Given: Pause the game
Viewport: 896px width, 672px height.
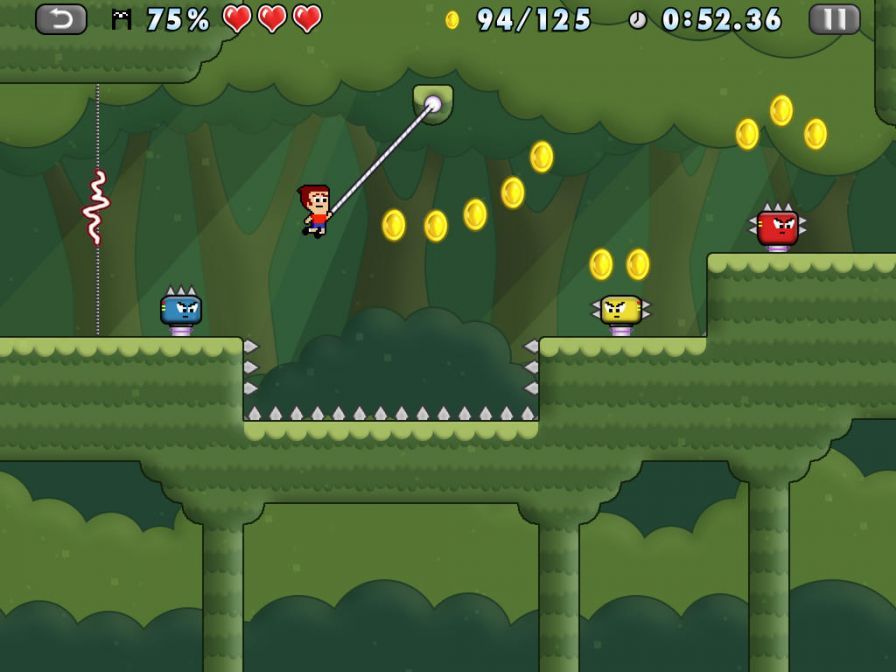Looking at the screenshot, I should 834,19.
